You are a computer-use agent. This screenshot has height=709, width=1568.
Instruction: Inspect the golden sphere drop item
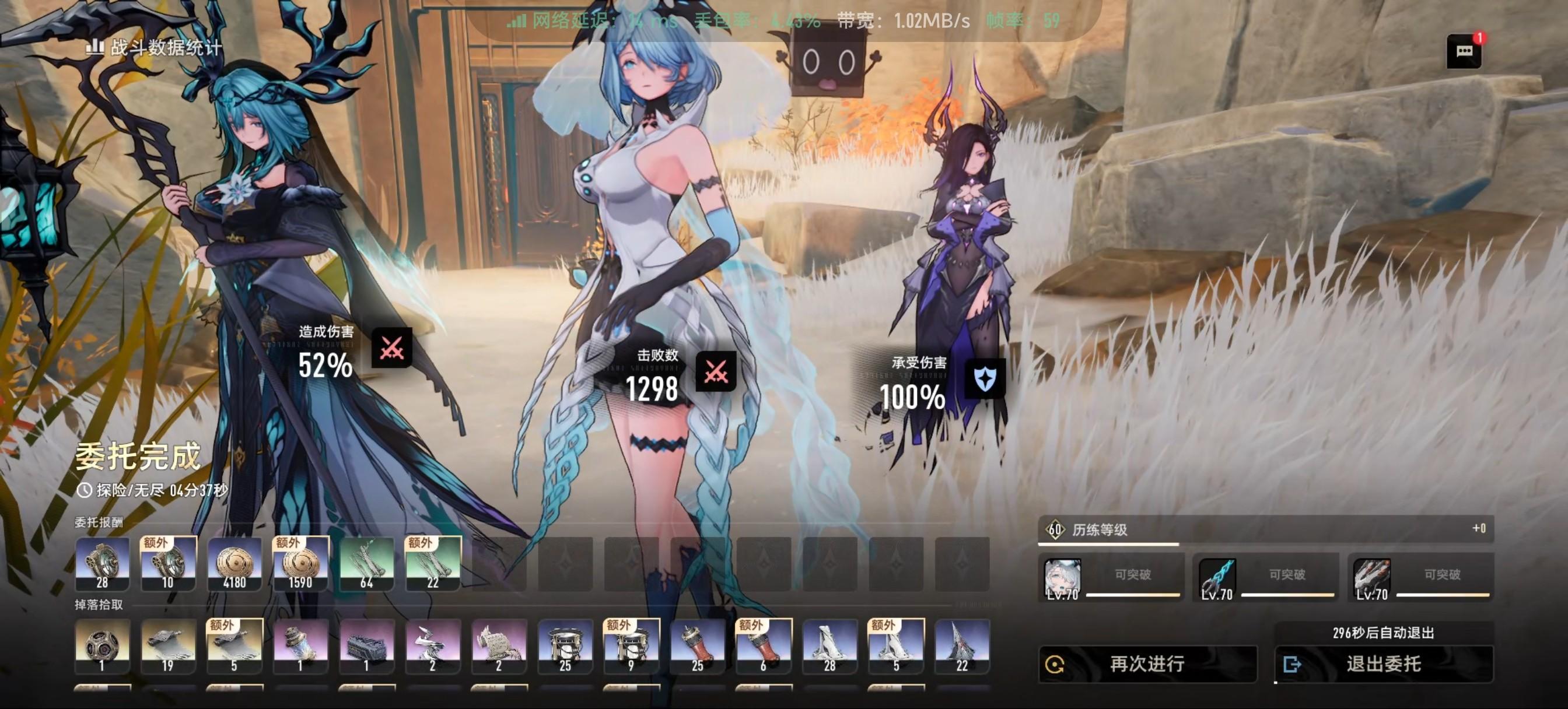102,646
